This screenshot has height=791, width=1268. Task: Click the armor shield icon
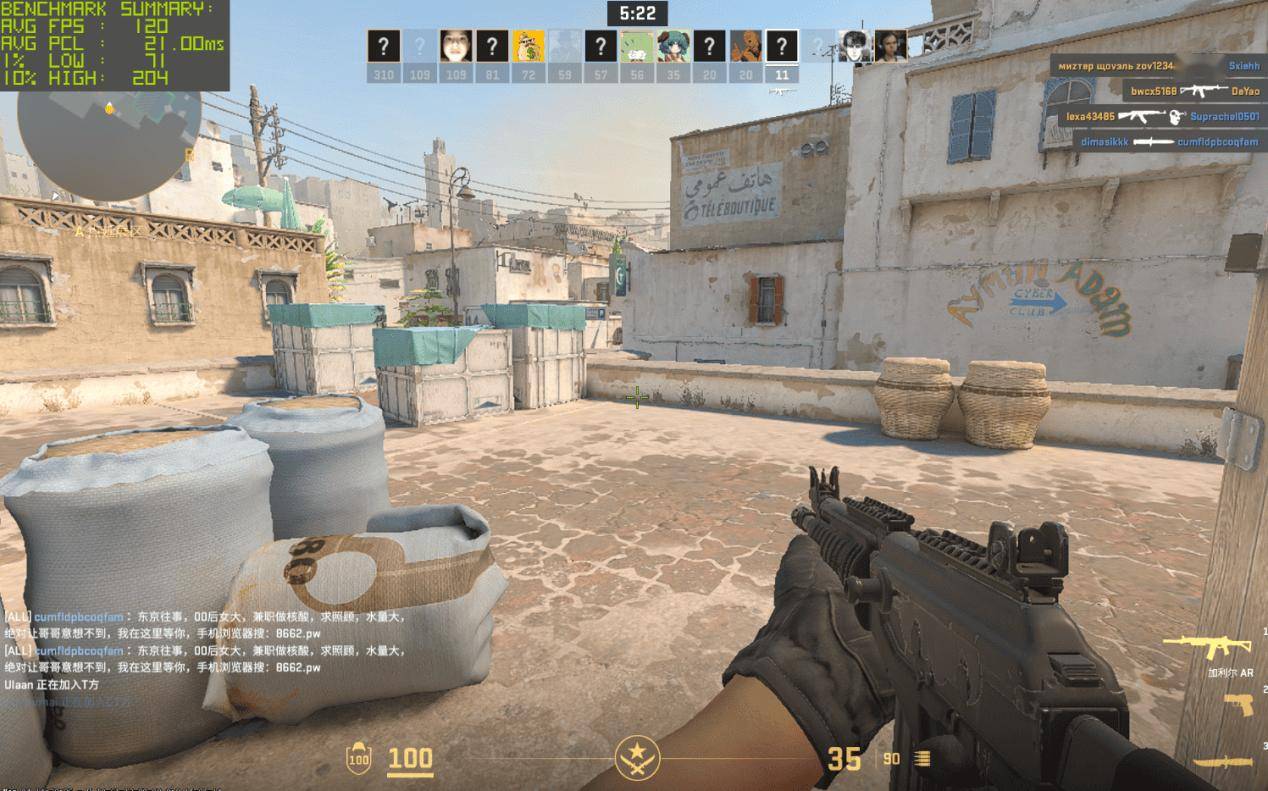(358, 759)
